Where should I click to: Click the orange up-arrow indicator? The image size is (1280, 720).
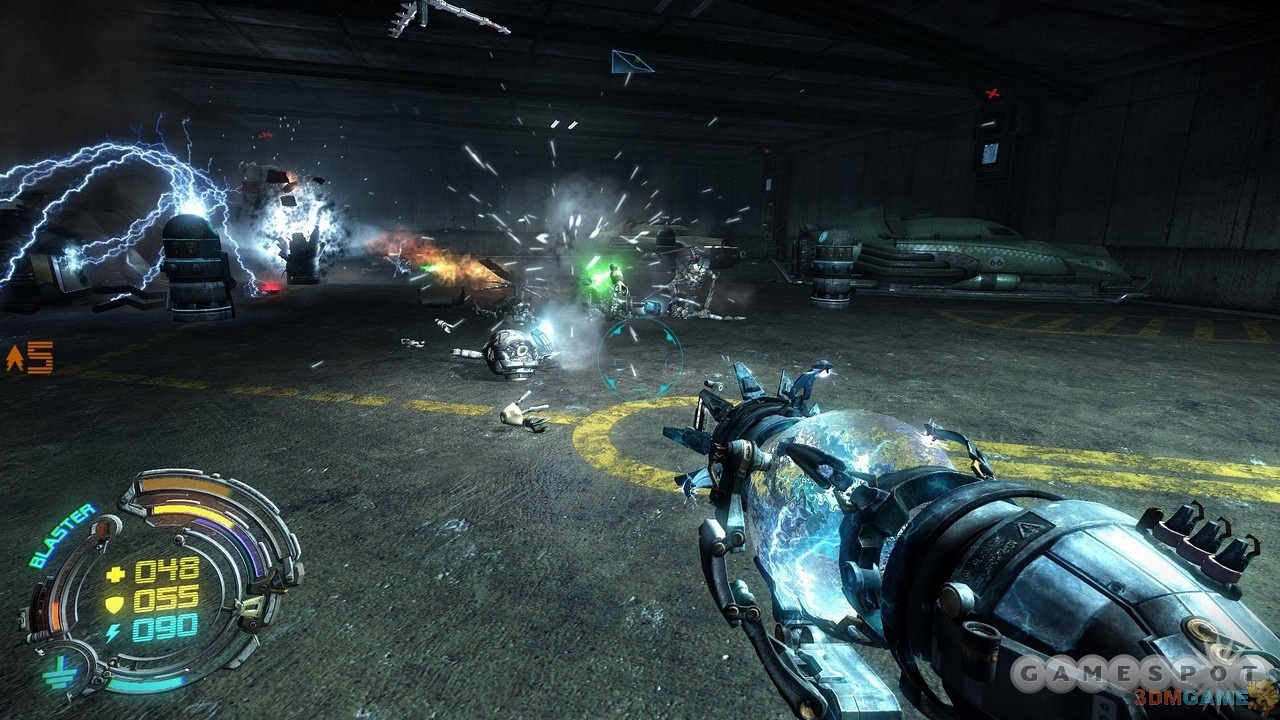(x=15, y=358)
